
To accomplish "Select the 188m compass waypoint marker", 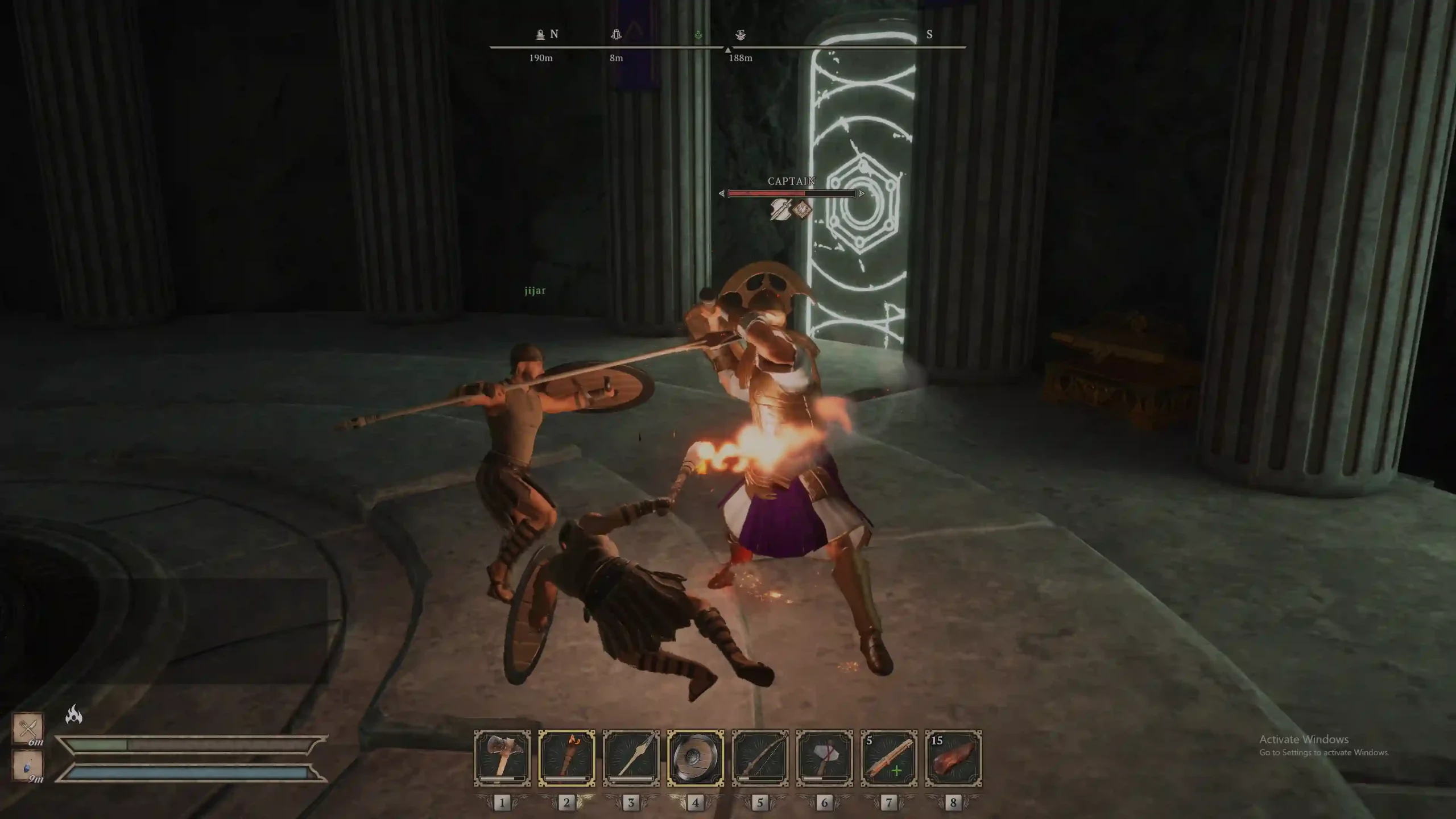I will 741,35.
